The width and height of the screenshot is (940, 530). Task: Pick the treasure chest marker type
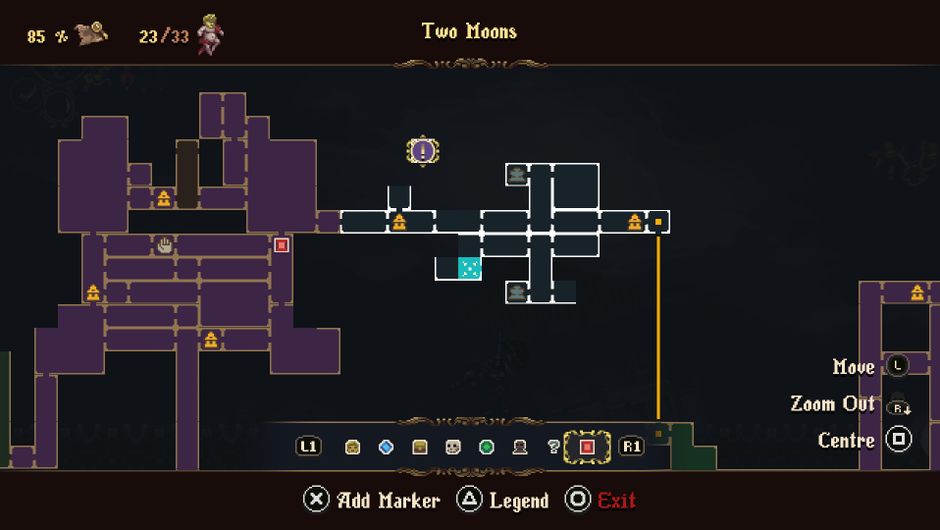pos(420,447)
